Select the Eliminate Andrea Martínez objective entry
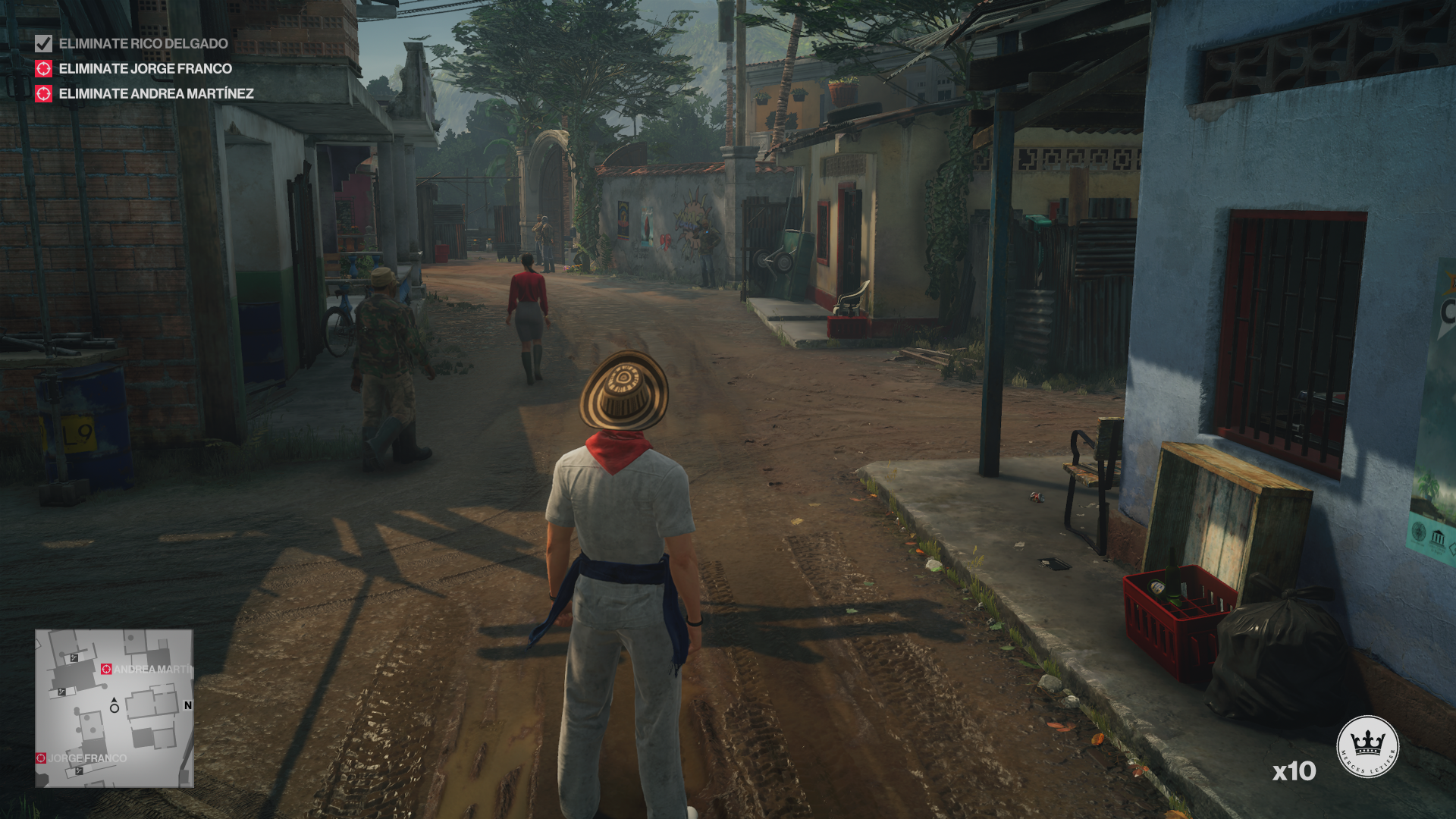The width and height of the screenshot is (1456, 819). (x=155, y=95)
